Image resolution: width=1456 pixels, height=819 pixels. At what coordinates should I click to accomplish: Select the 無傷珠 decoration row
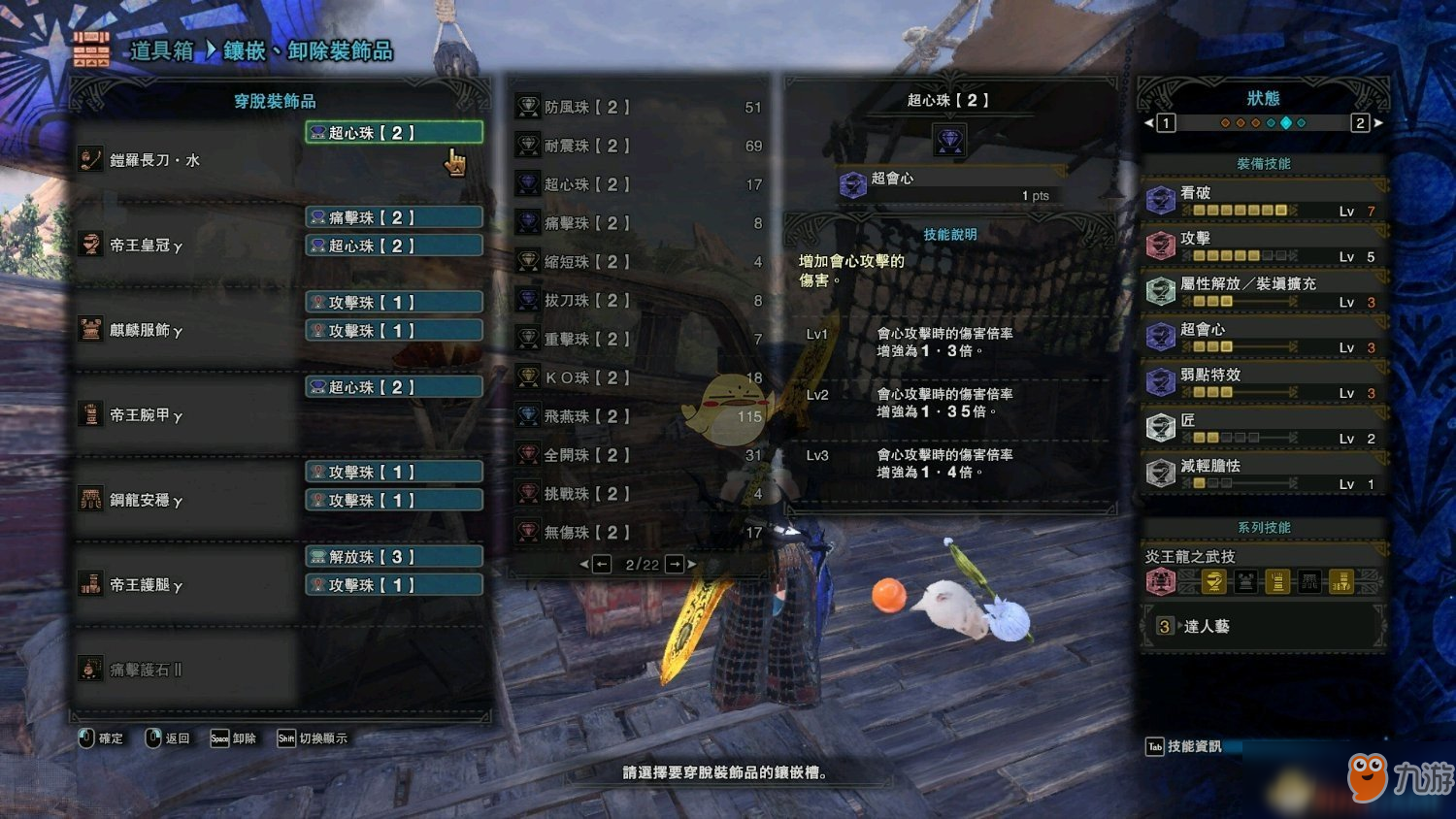pyautogui.click(x=641, y=532)
